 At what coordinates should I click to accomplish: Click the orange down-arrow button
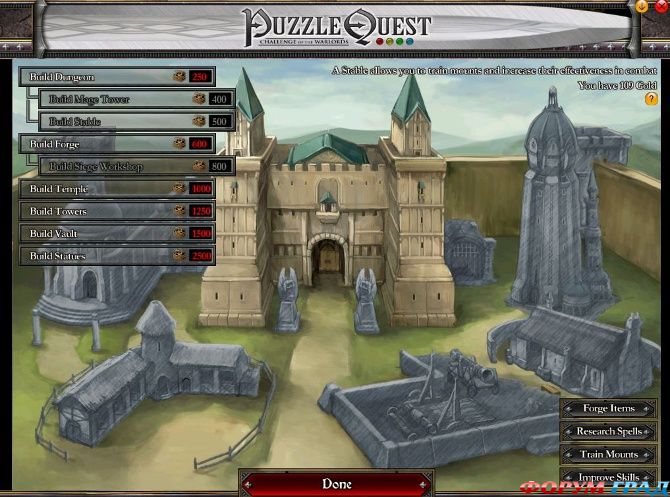[x=642, y=6]
